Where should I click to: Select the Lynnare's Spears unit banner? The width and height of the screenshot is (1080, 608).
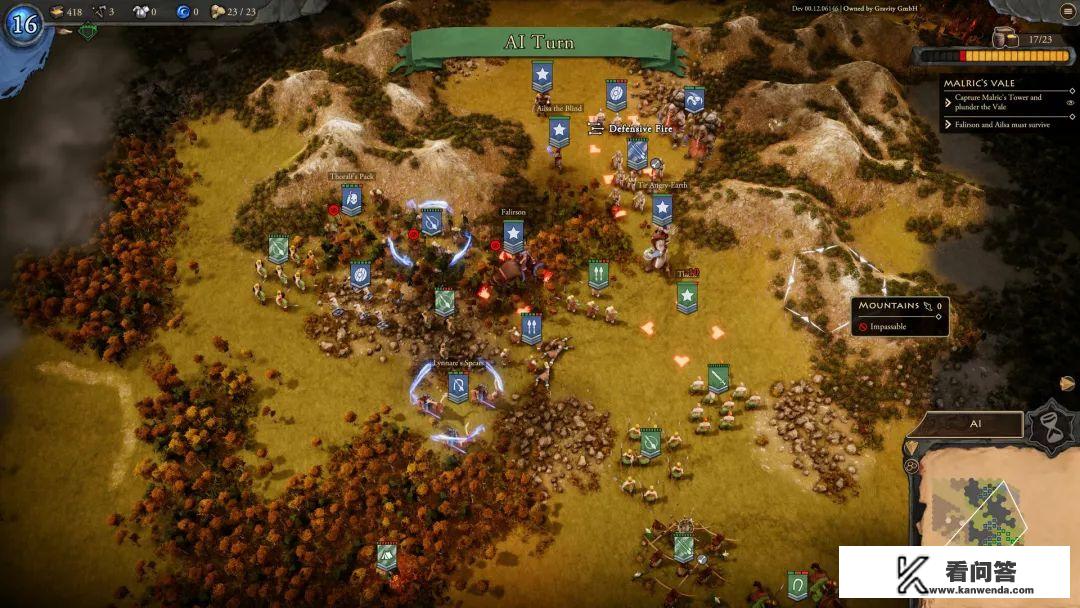[458, 386]
